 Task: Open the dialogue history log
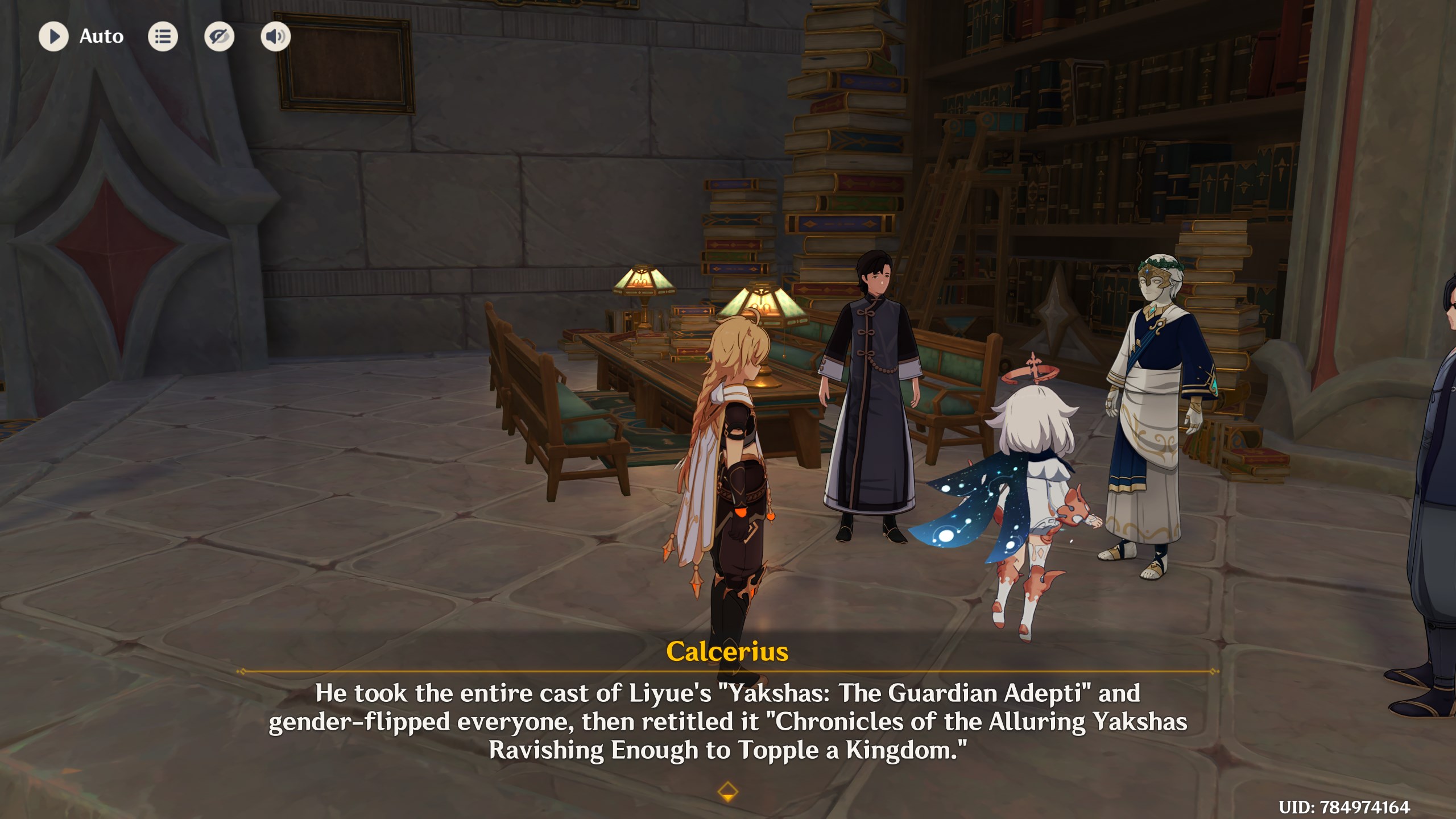[x=163, y=36]
